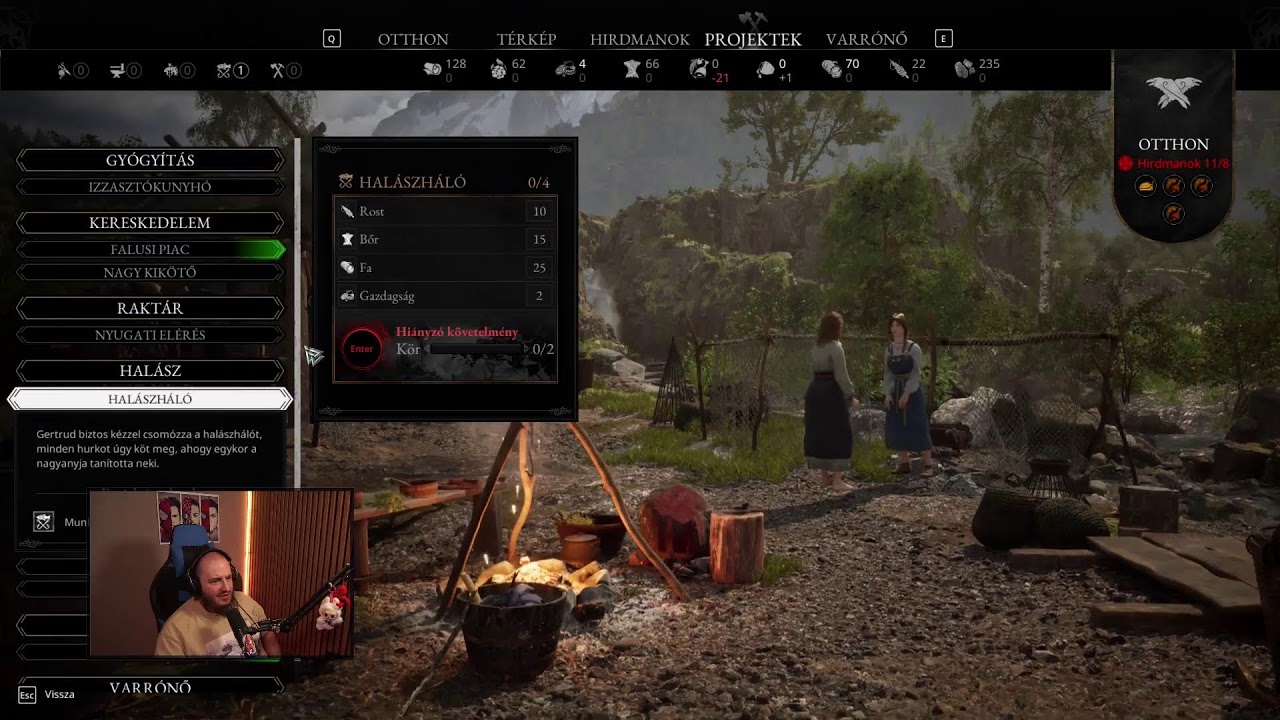Viewport: 1280px width, 720px height.
Task: Open the Raktár category
Action: point(150,309)
